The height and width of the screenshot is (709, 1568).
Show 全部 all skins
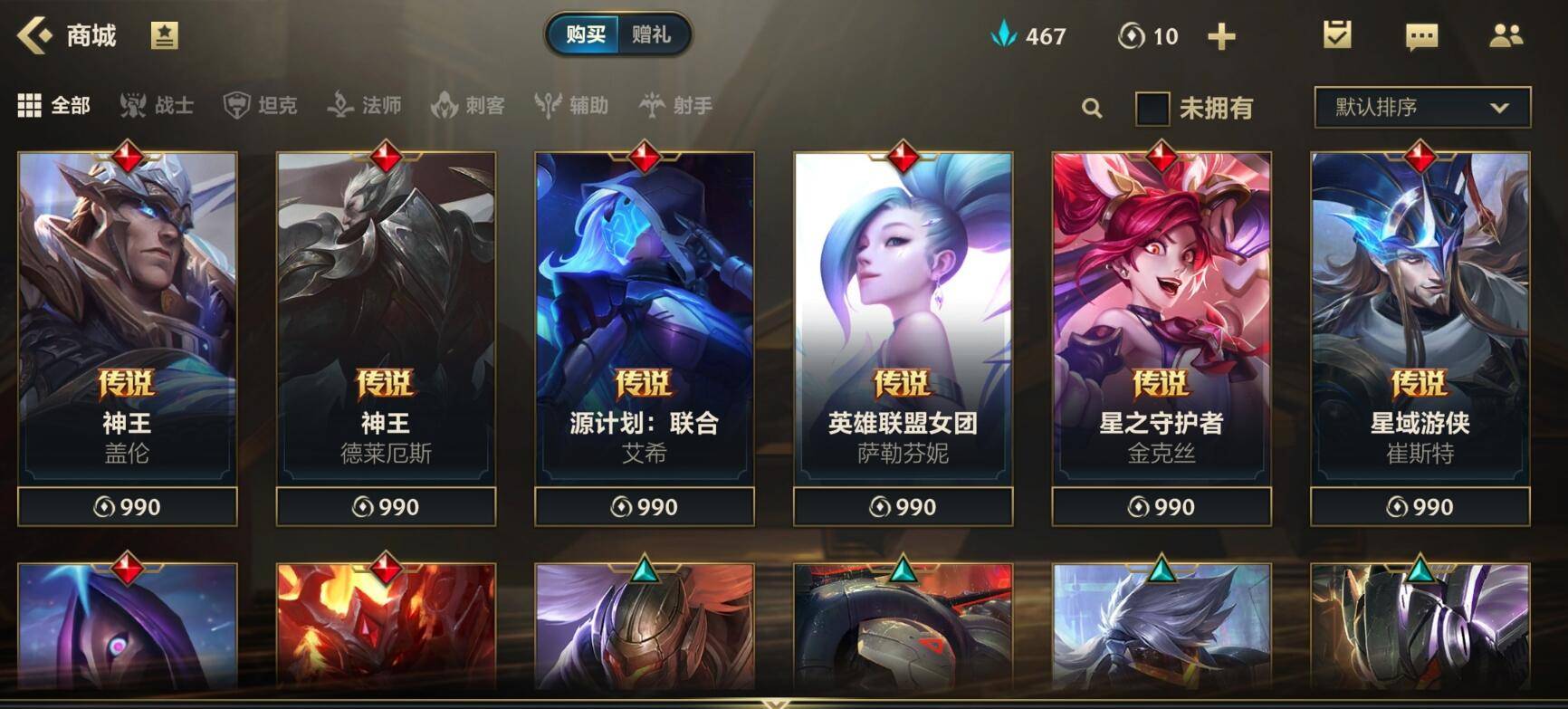point(54,106)
